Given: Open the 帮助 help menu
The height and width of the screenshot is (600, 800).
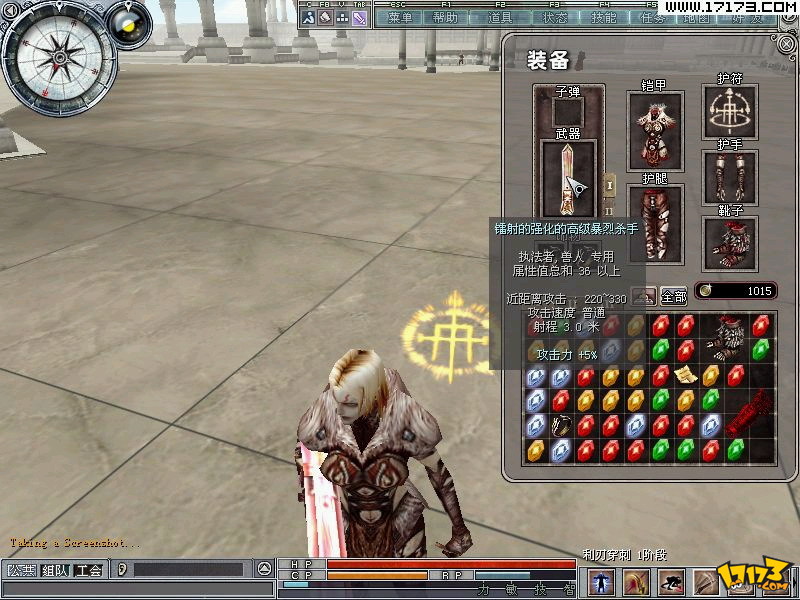Looking at the screenshot, I should tap(446, 18).
